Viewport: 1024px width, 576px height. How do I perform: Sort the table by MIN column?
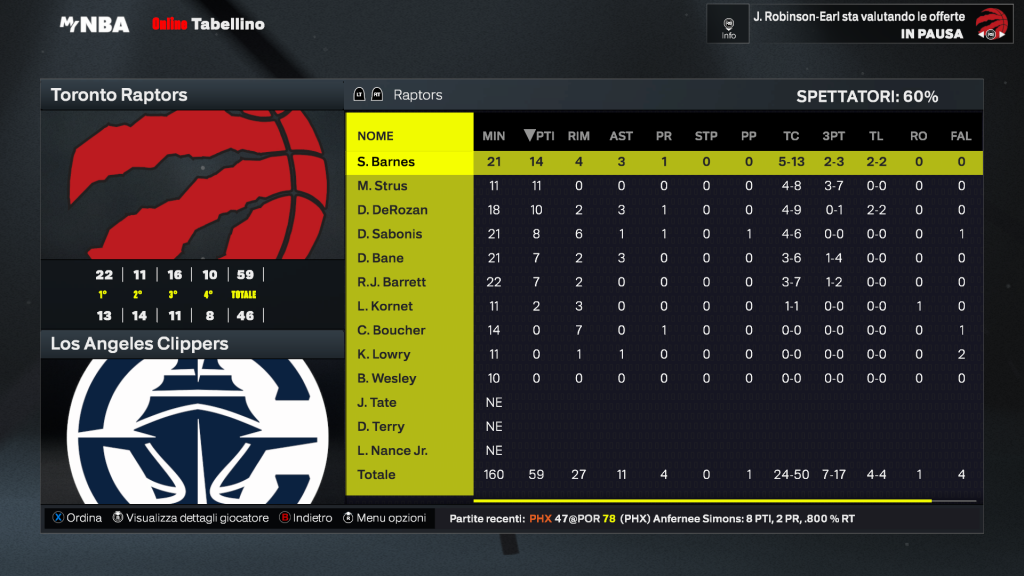494,136
